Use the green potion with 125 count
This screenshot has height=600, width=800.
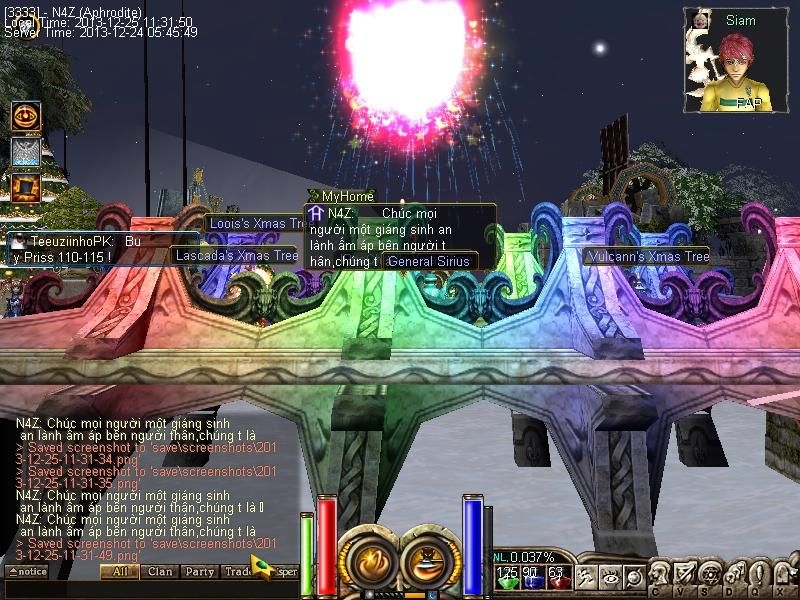coord(508,577)
